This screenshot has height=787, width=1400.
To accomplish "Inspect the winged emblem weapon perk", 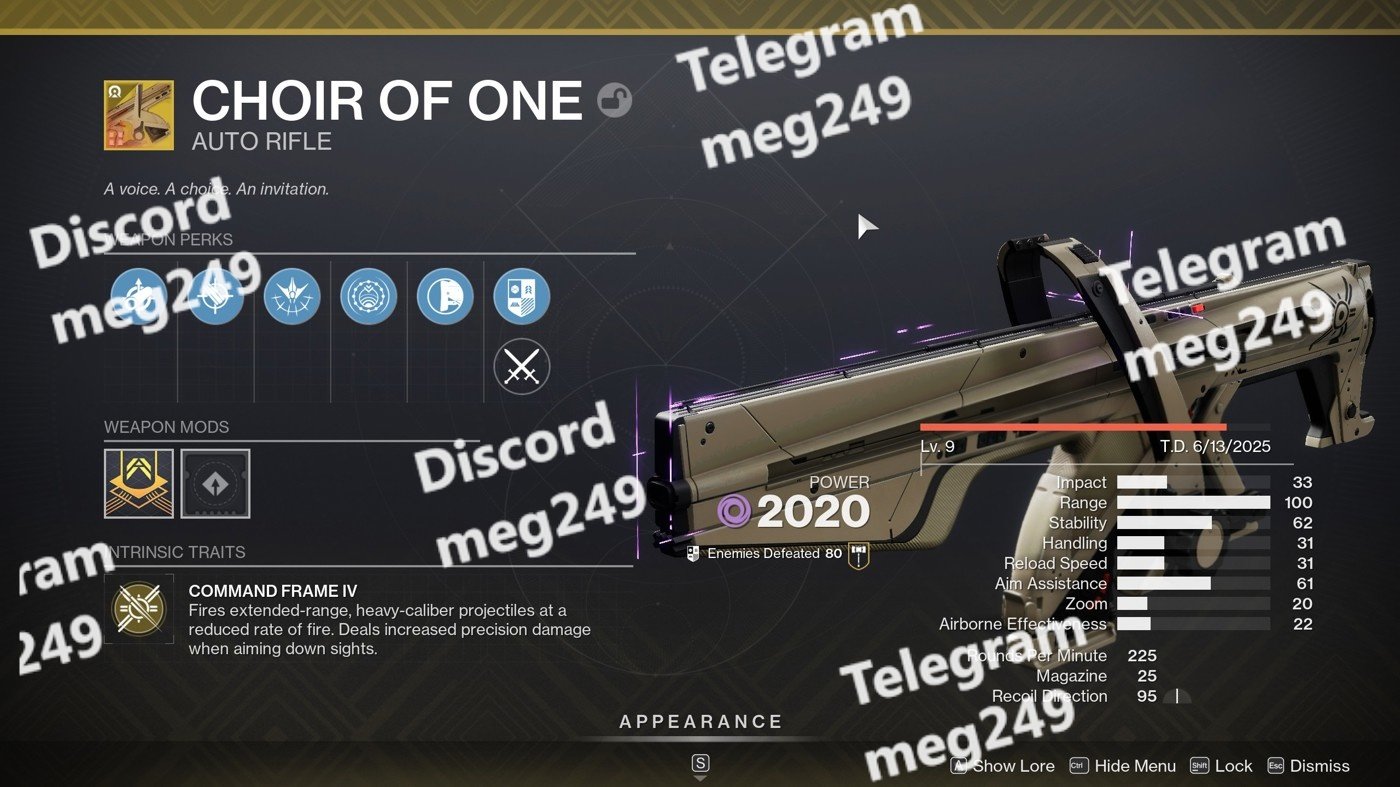I will pyautogui.click(x=292, y=297).
